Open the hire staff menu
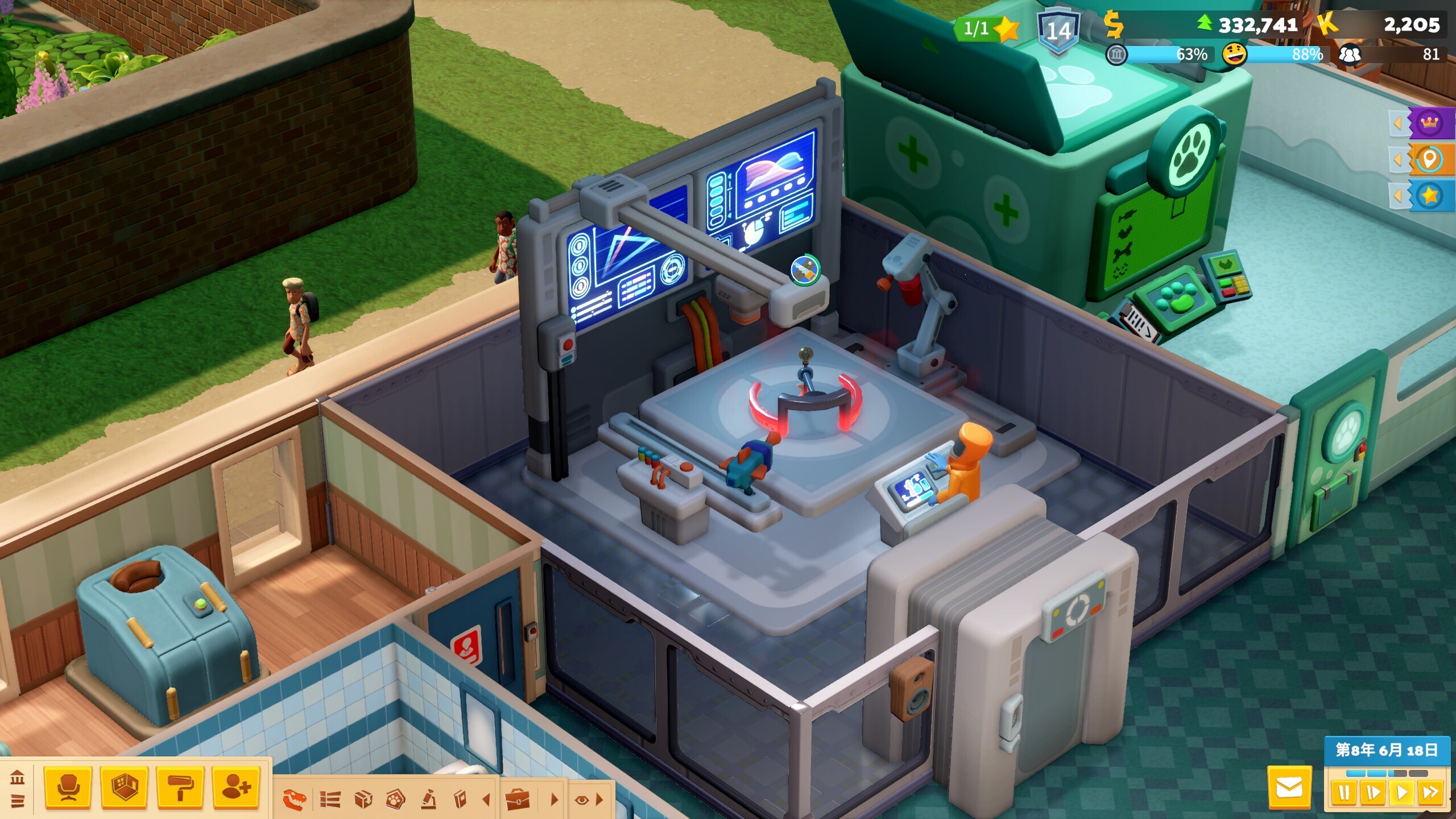 [x=236, y=788]
